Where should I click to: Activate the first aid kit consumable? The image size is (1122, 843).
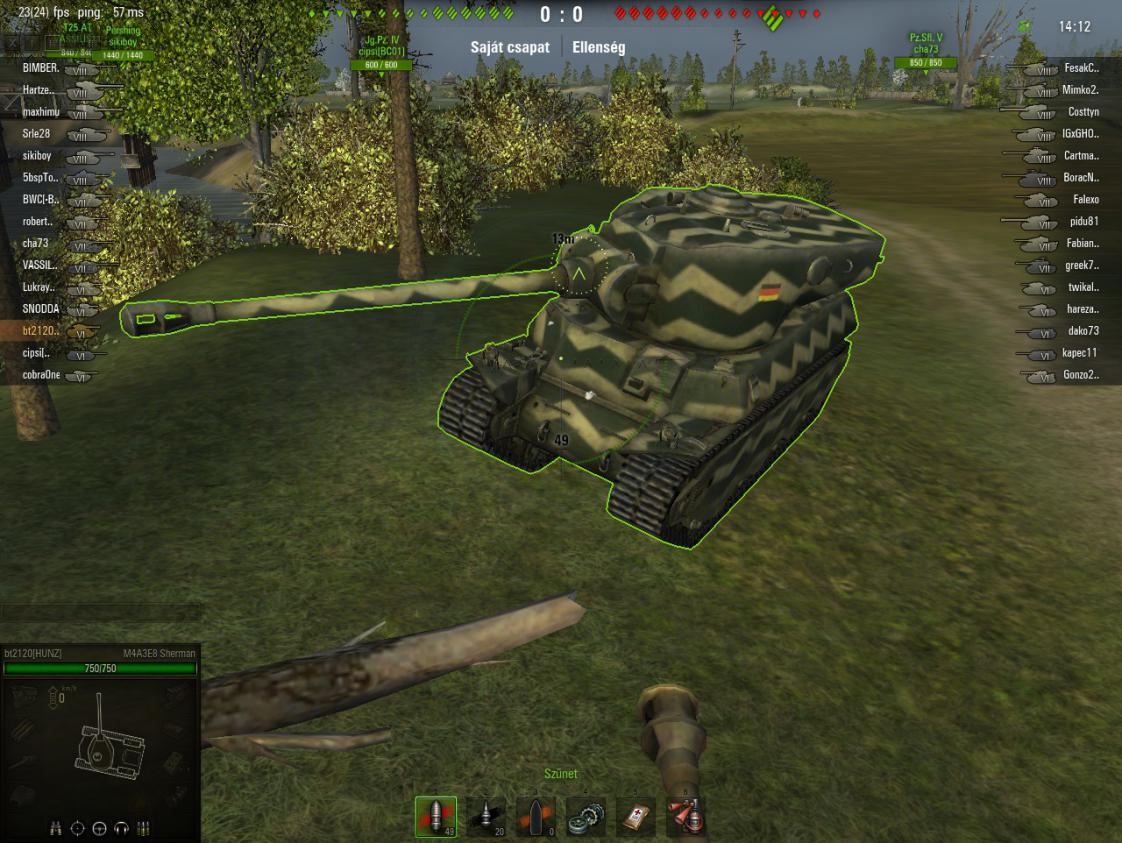click(x=636, y=817)
